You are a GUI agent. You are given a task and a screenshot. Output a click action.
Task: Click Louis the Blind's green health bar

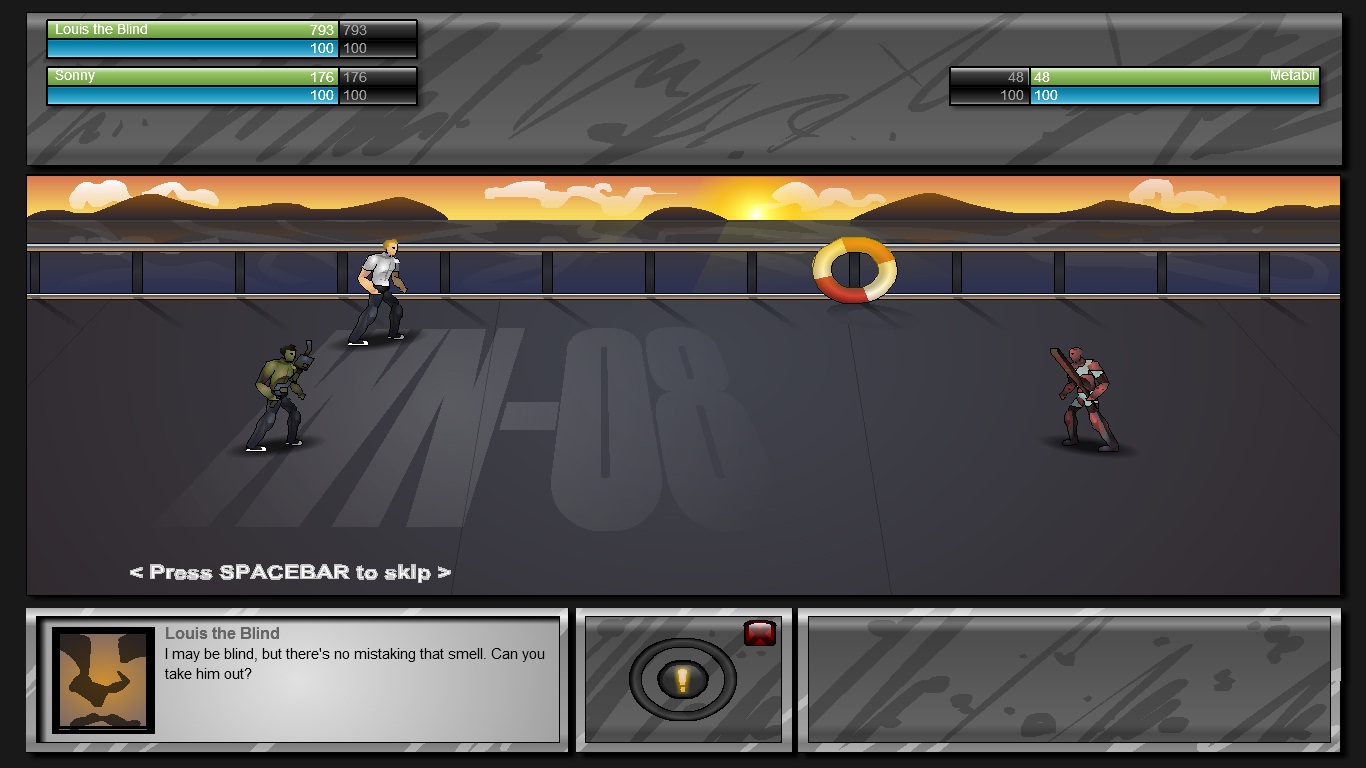(190, 30)
